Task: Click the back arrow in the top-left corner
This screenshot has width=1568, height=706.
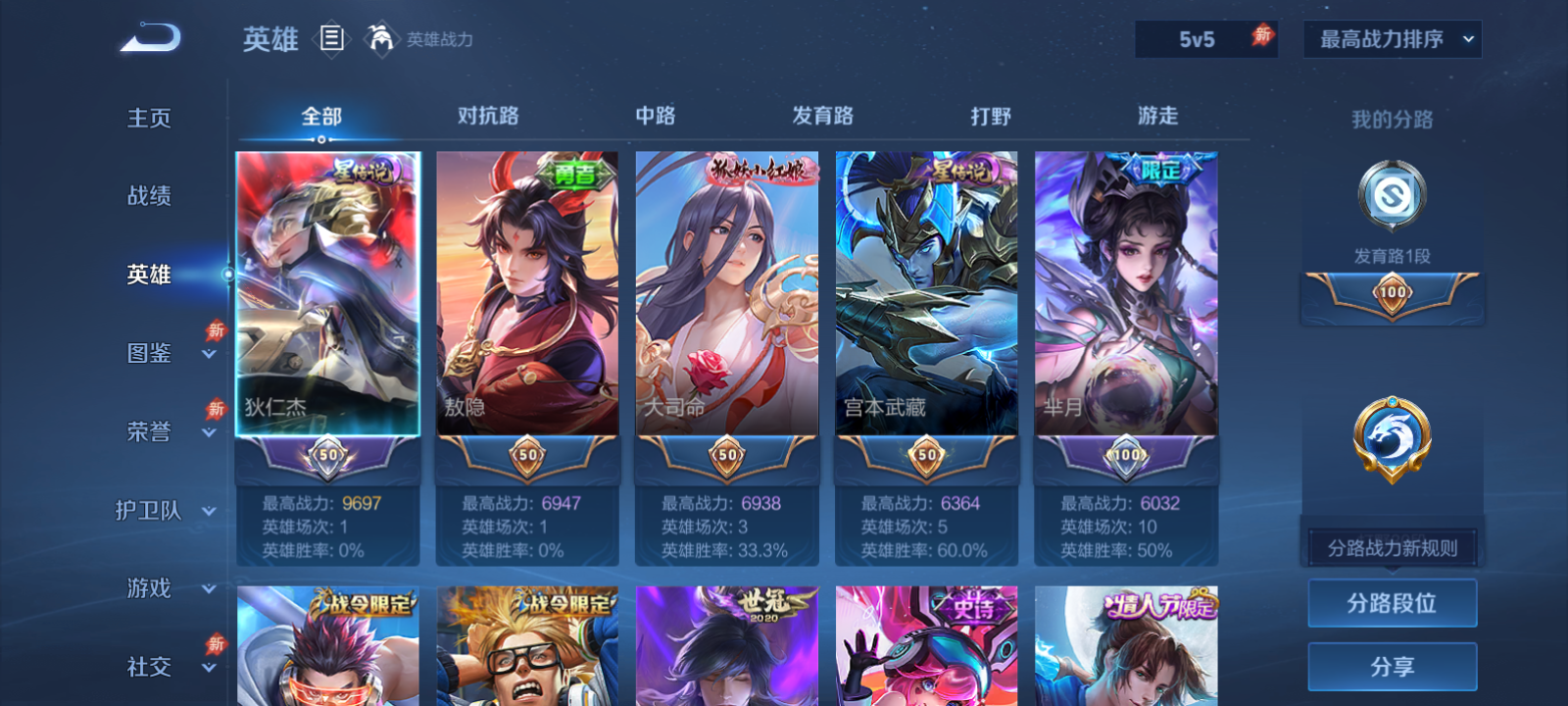Action: pos(147,37)
